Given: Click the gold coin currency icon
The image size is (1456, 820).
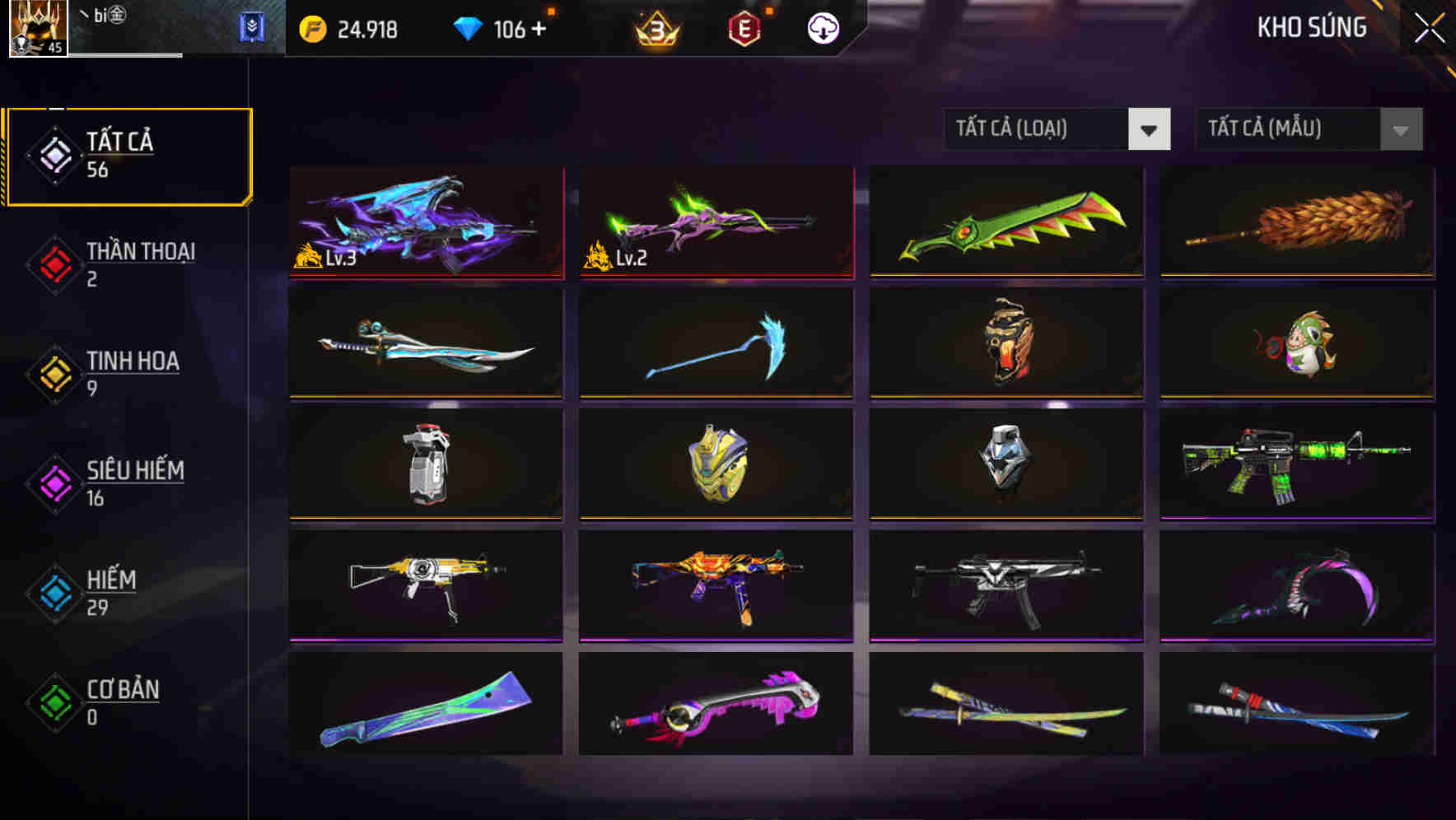Looking at the screenshot, I should click(x=311, y=29).
